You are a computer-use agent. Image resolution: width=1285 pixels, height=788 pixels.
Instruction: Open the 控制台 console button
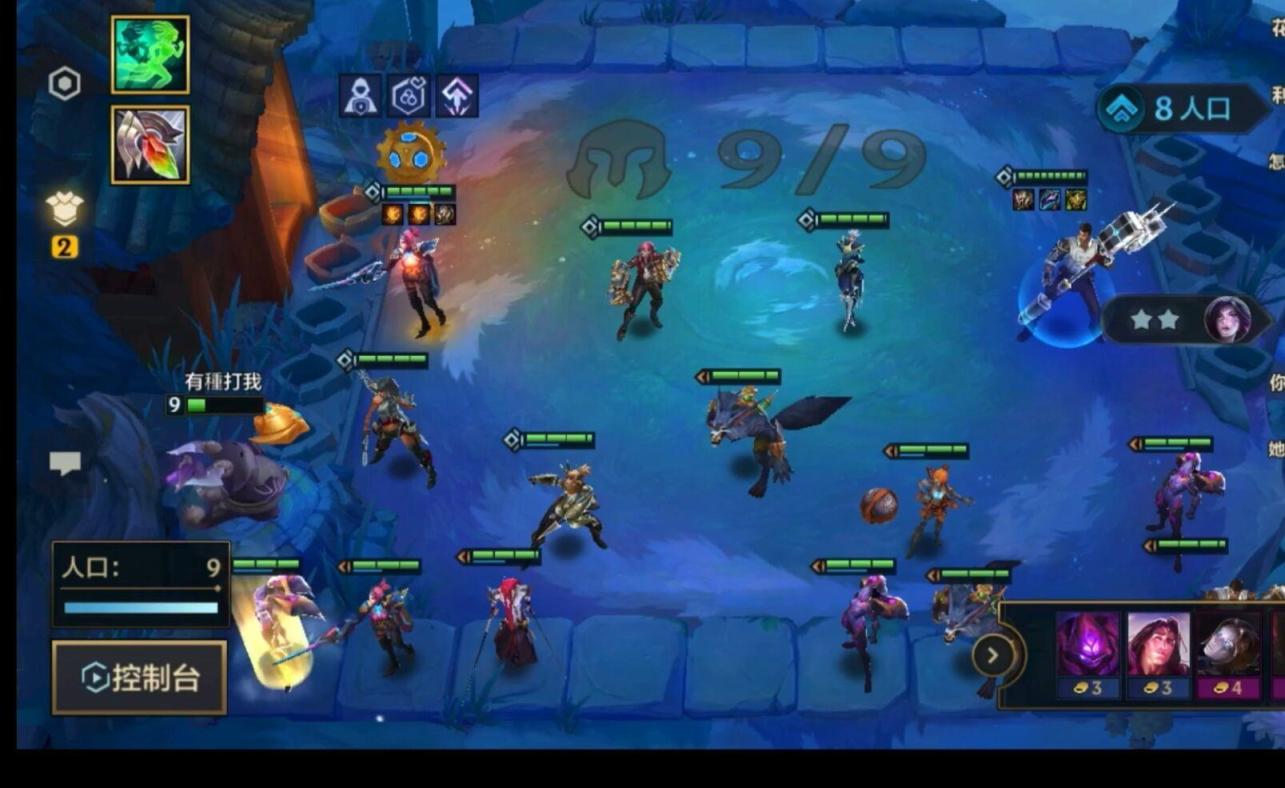(139, 678)
